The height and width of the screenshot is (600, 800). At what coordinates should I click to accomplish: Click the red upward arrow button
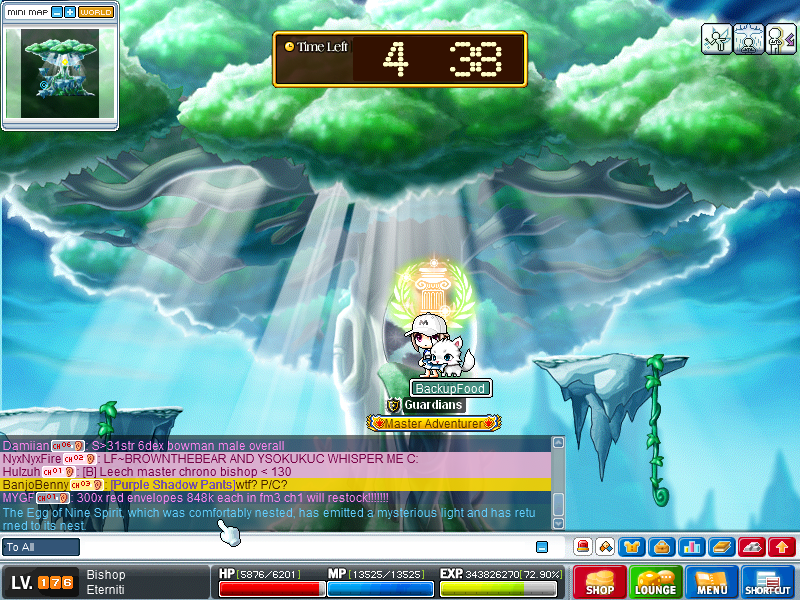point(781,547)
